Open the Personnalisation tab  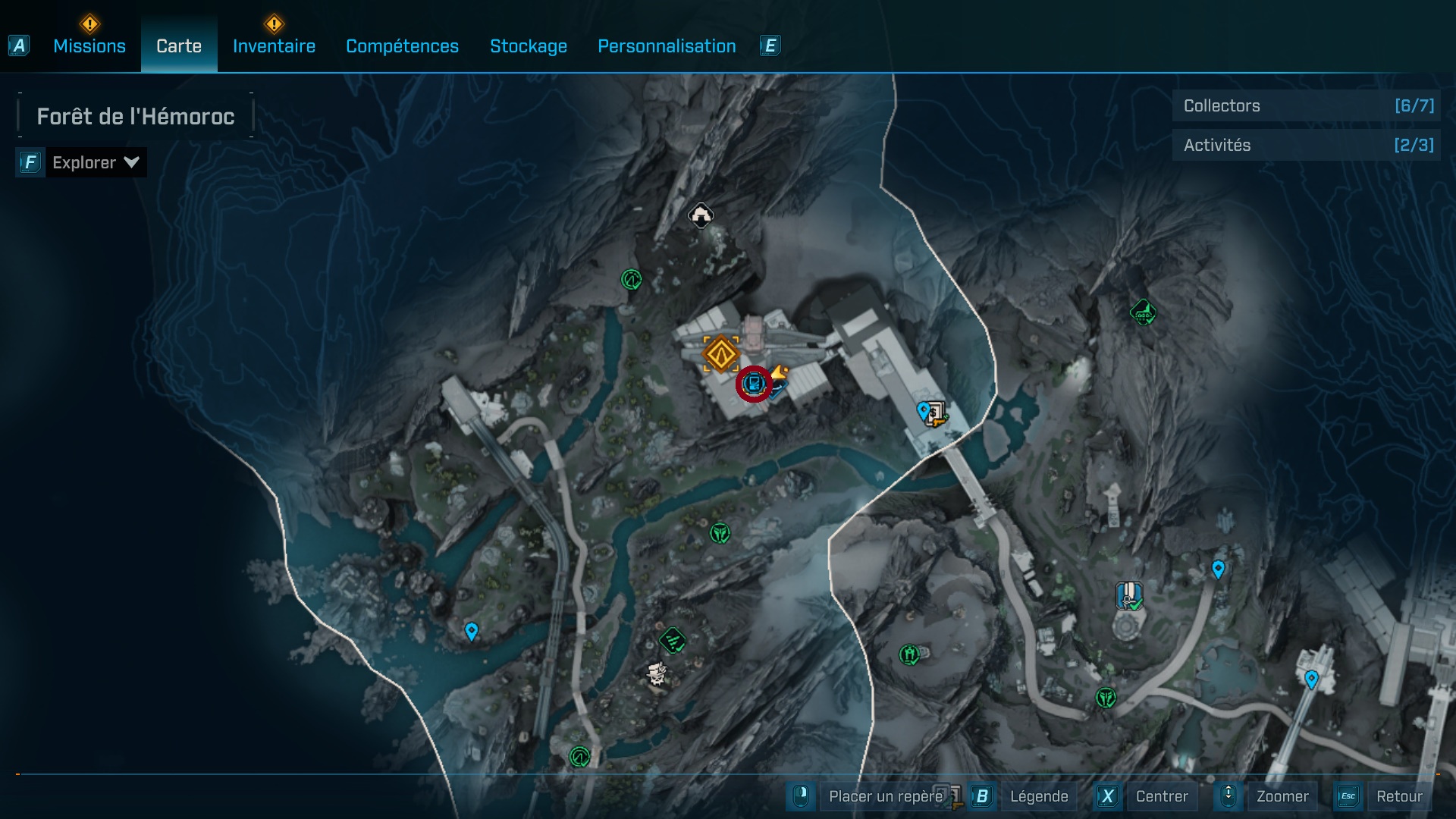[x=667, y=46]
